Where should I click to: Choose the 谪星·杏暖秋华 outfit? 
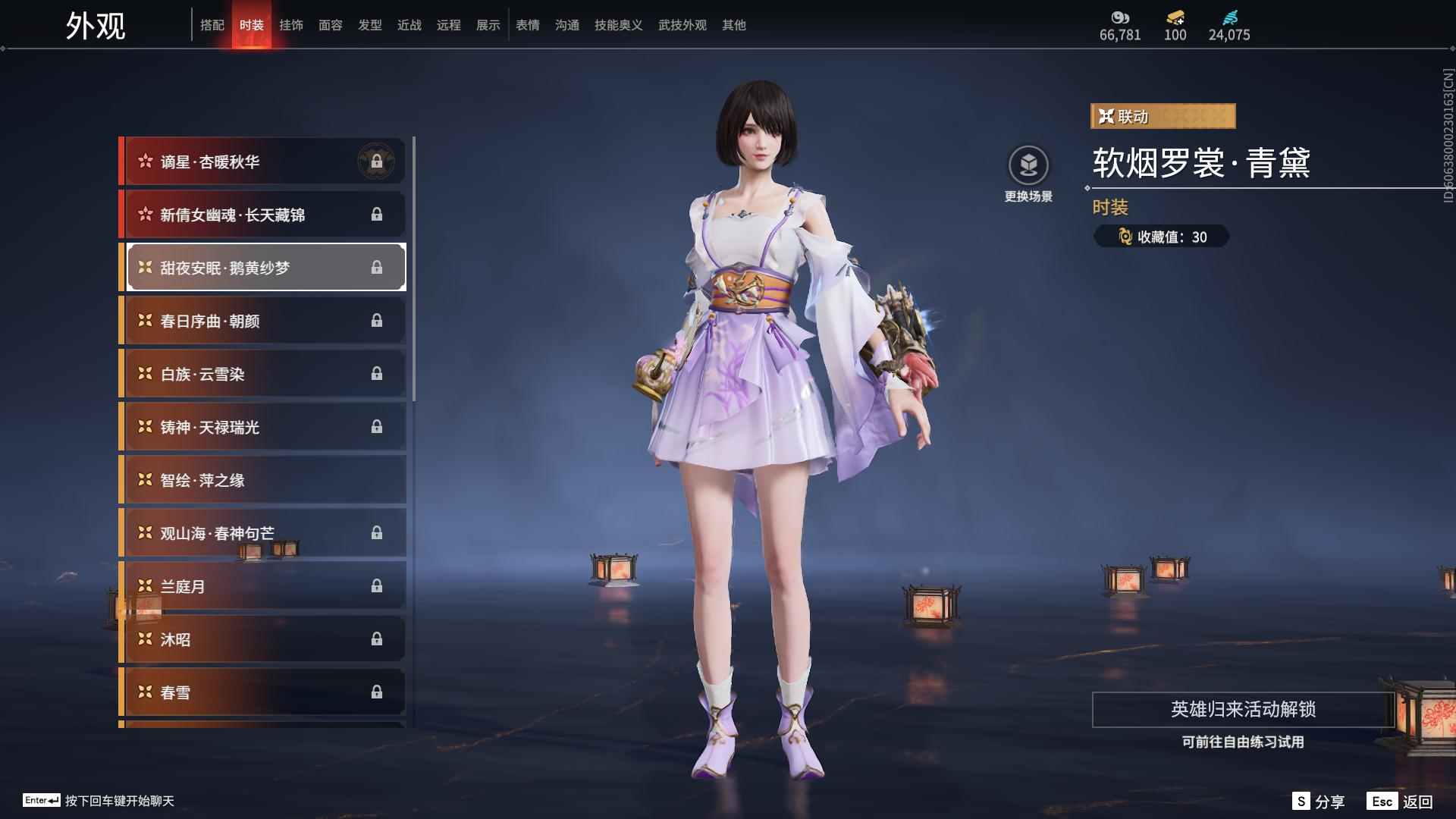[262, 162]
